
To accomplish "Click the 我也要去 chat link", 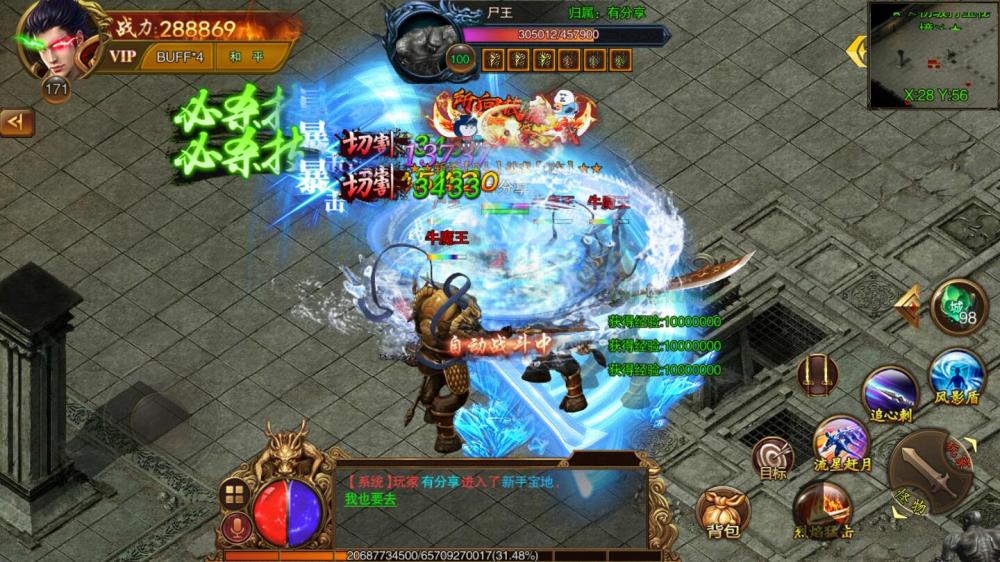I will pos(371,499).
